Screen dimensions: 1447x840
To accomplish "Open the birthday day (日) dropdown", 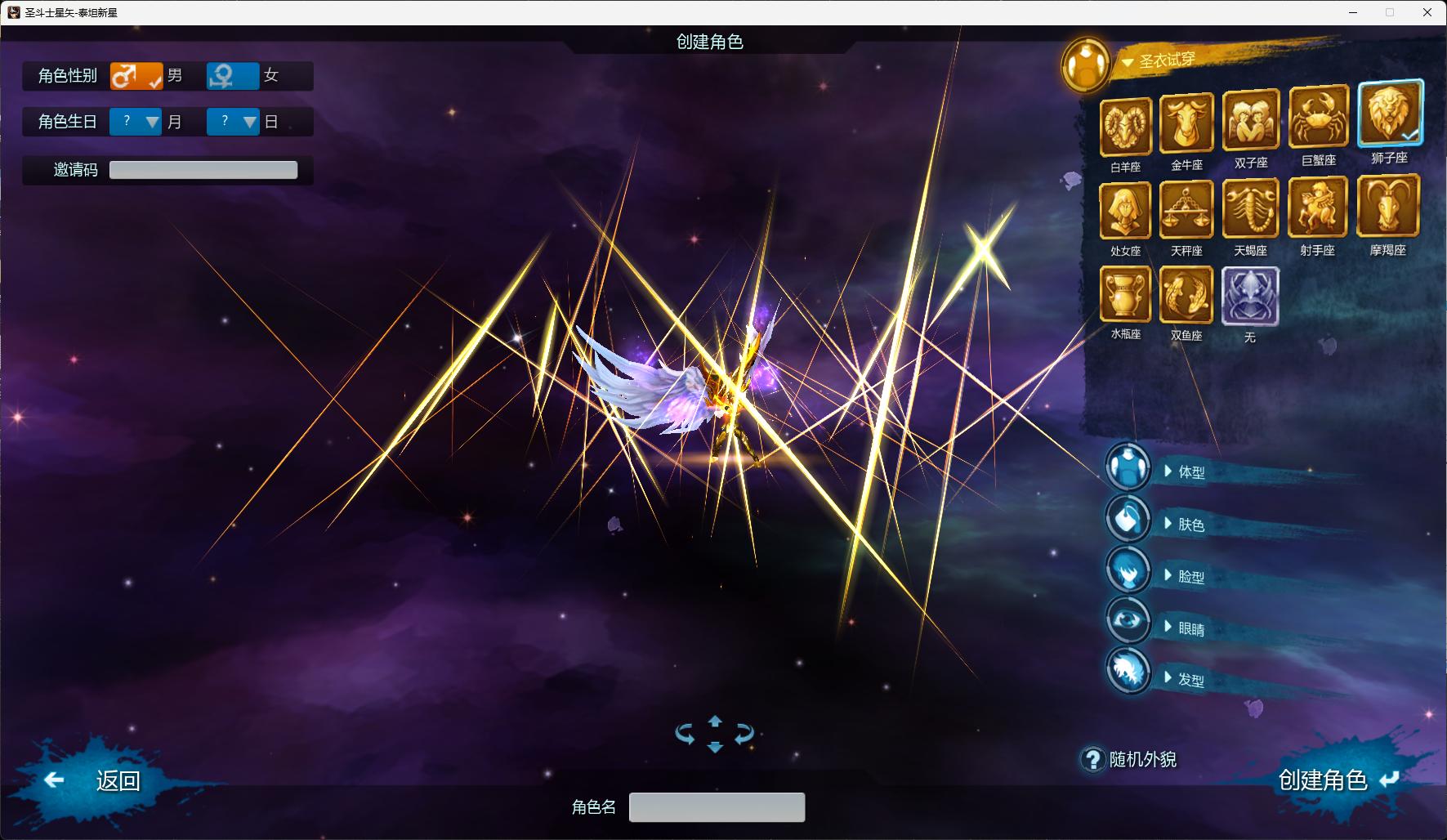I will tap(232, 122).
